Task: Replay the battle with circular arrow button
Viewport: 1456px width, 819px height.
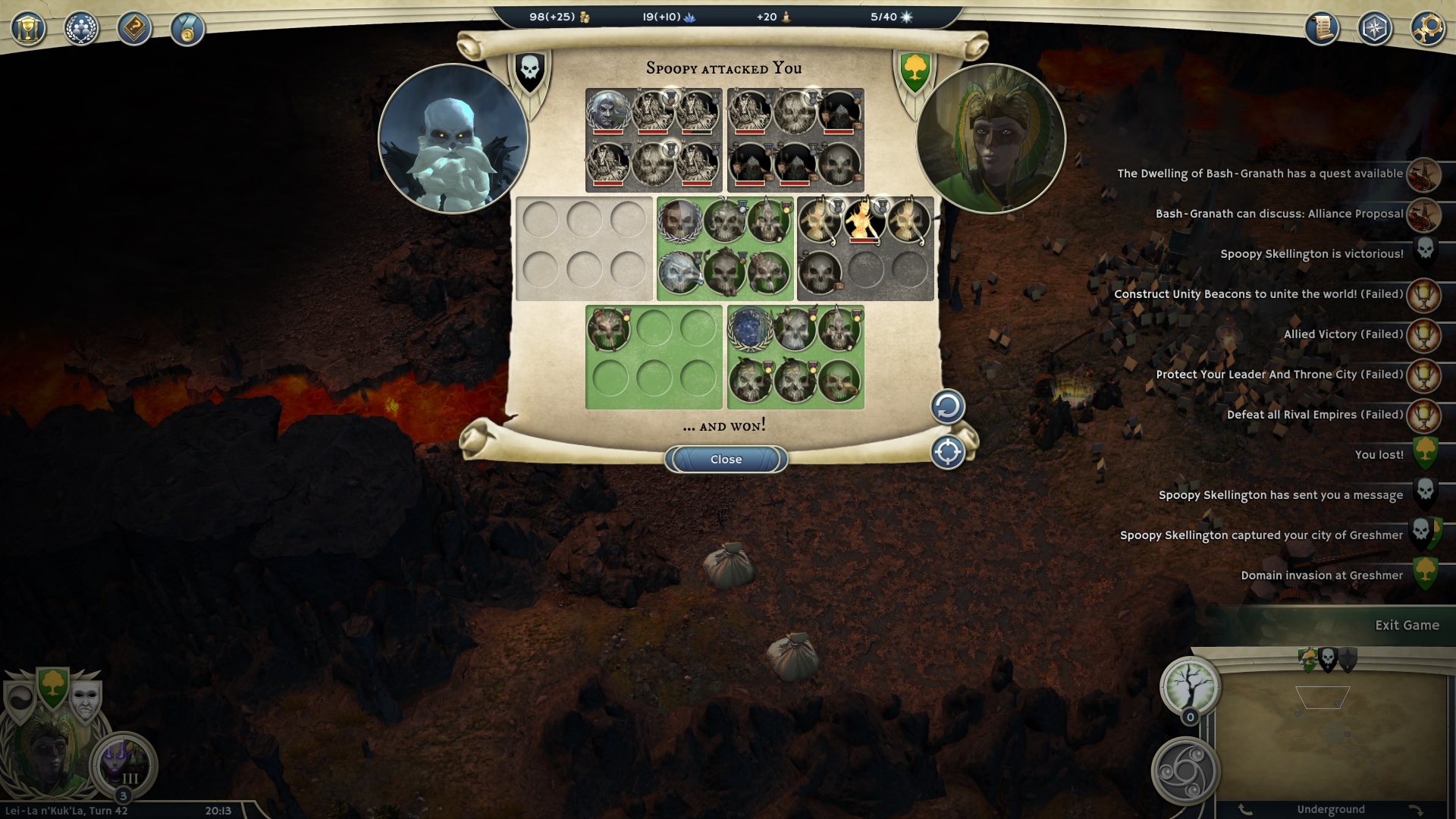Action: pos(947,407)
